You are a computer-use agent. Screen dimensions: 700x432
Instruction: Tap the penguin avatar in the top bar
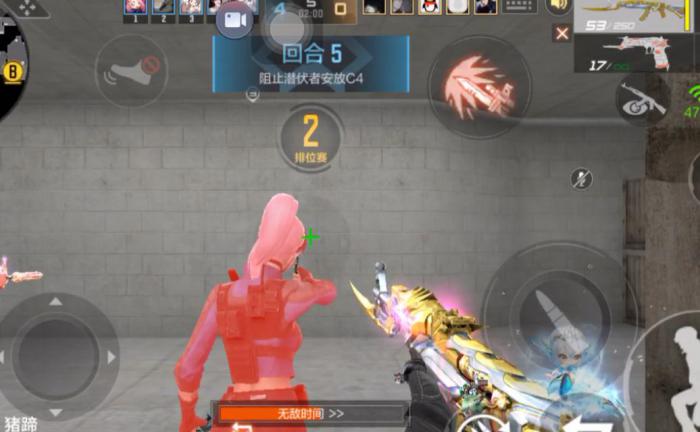point(430,6)
